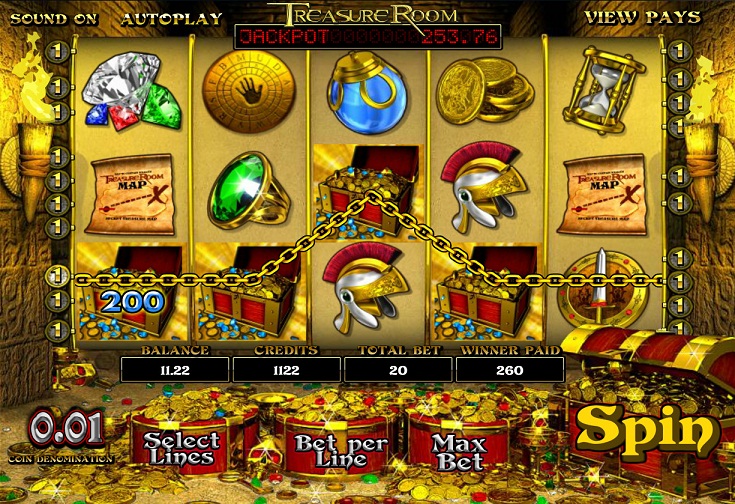Adjust Bet per Line
This screenshot has width=735, height=504.
[328, 450]
